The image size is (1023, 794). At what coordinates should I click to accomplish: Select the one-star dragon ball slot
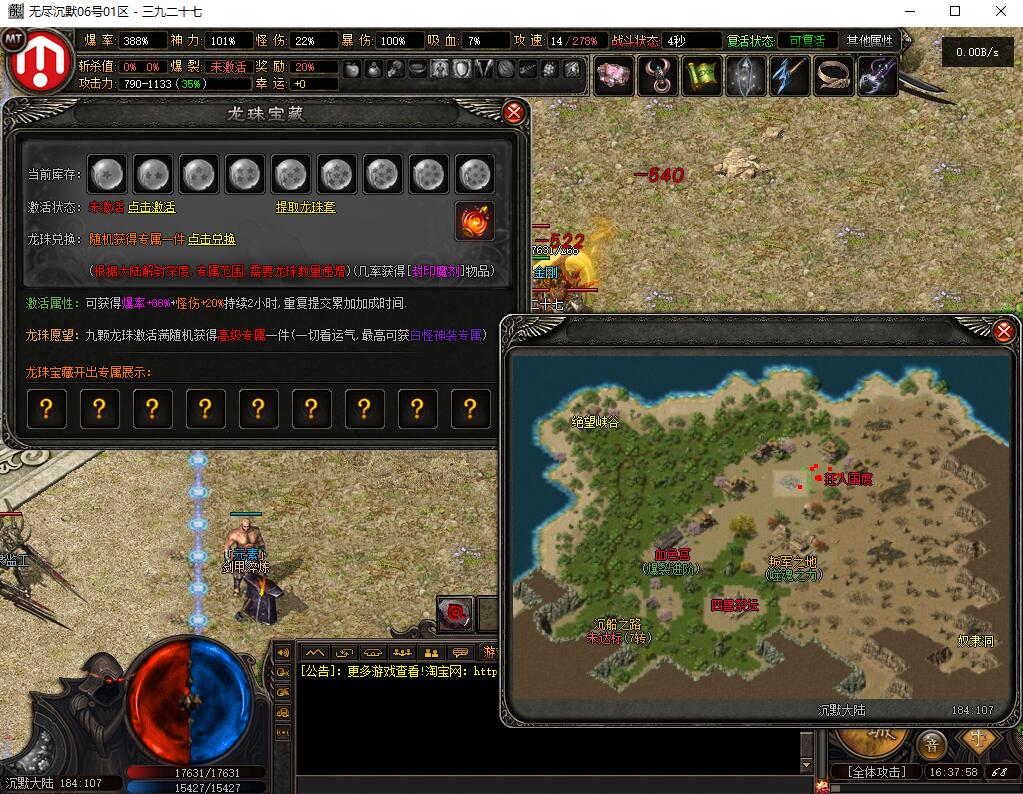pos(106,175)
